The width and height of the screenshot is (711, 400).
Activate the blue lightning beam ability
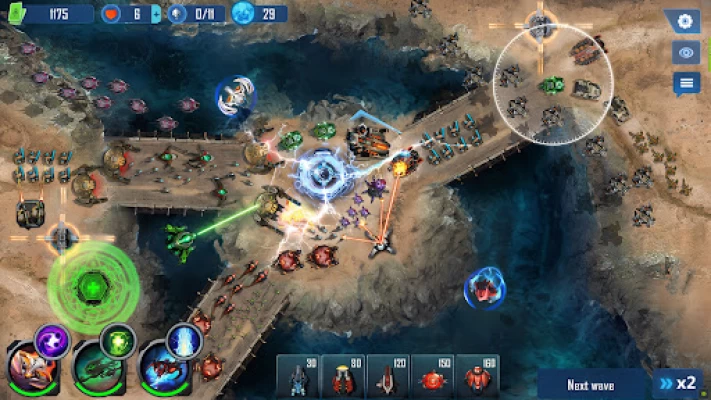coord(185,341)
